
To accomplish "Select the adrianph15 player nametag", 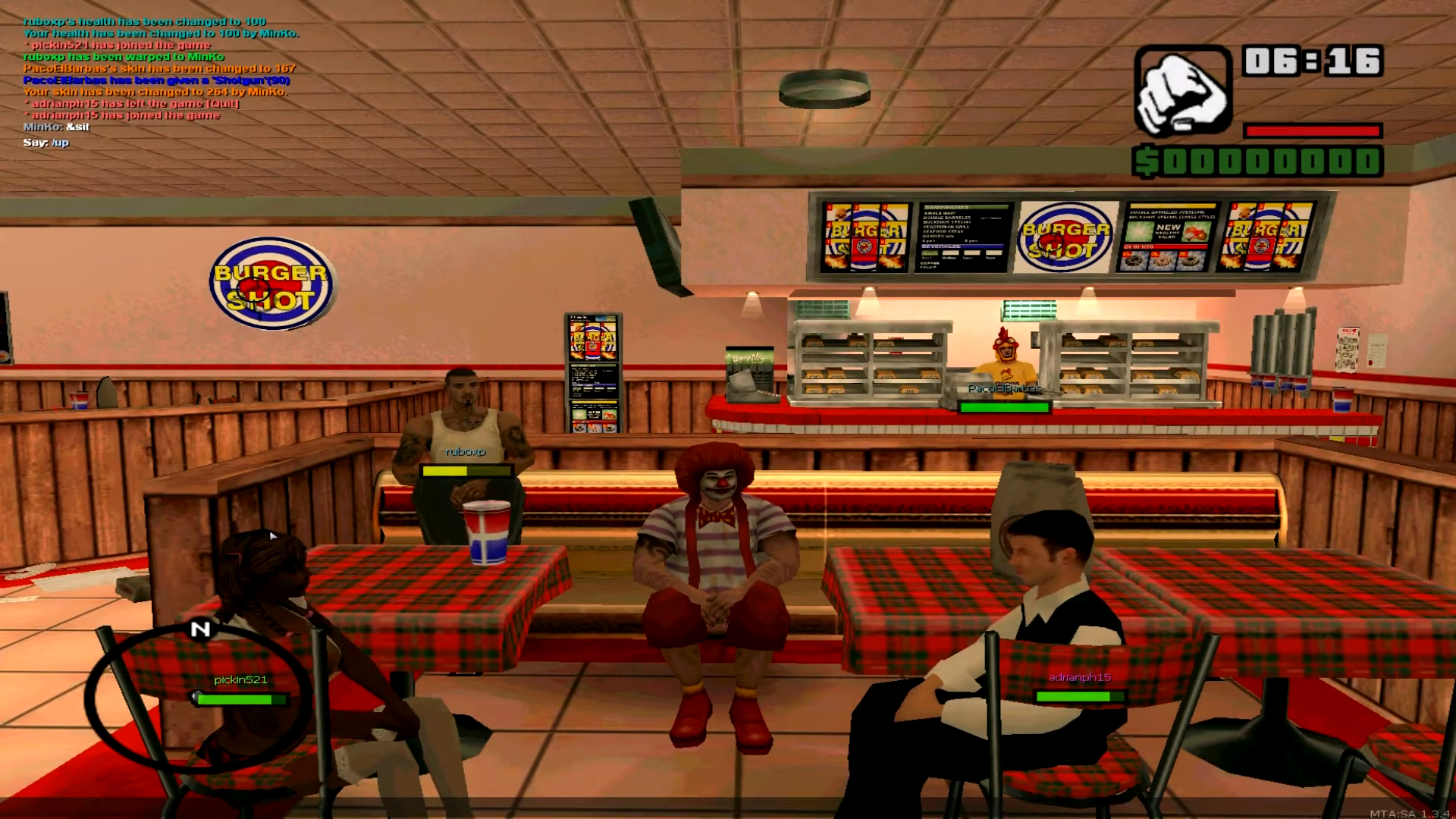I will point(1079,678).
